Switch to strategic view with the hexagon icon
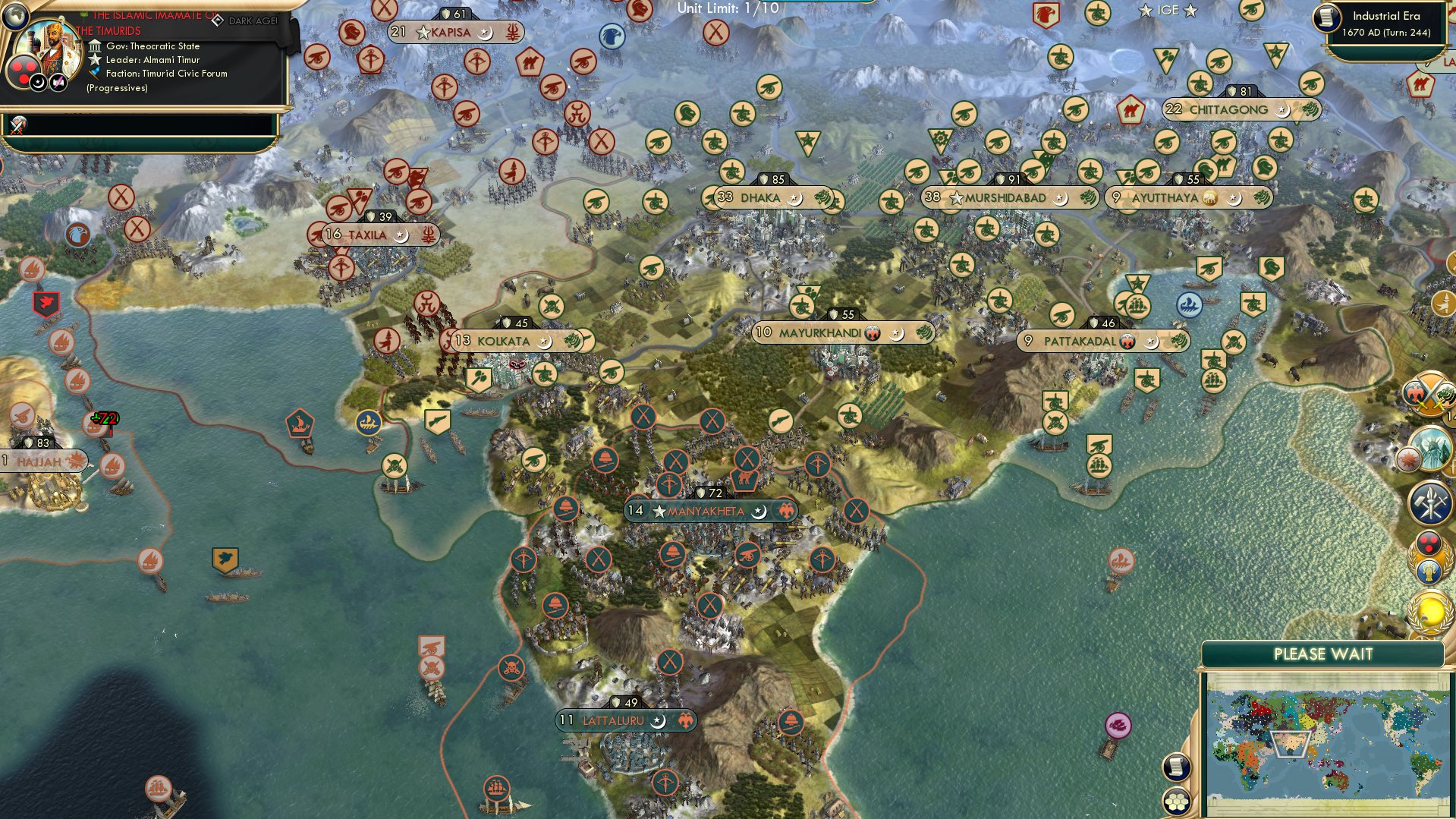Viewport: 1456px width, 819px height. 1176,802
